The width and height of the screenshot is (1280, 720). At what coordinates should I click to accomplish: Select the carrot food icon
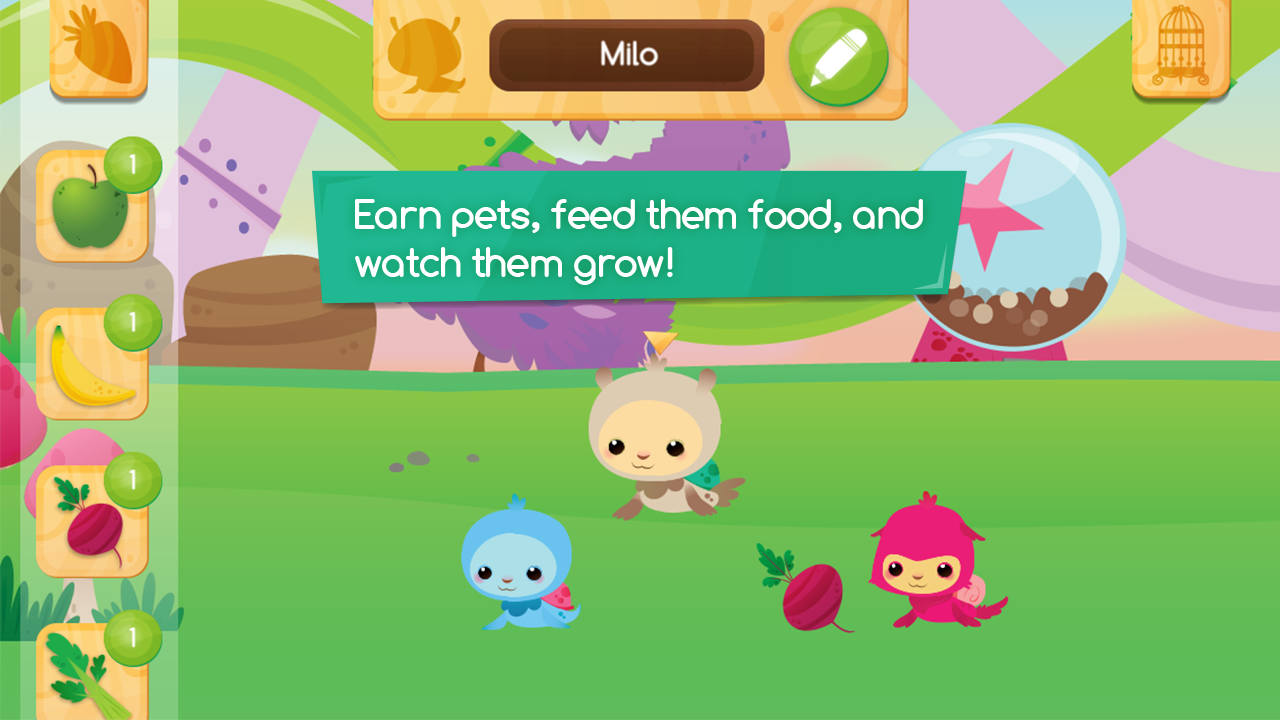pyautogui.click(x=95, y=45)
